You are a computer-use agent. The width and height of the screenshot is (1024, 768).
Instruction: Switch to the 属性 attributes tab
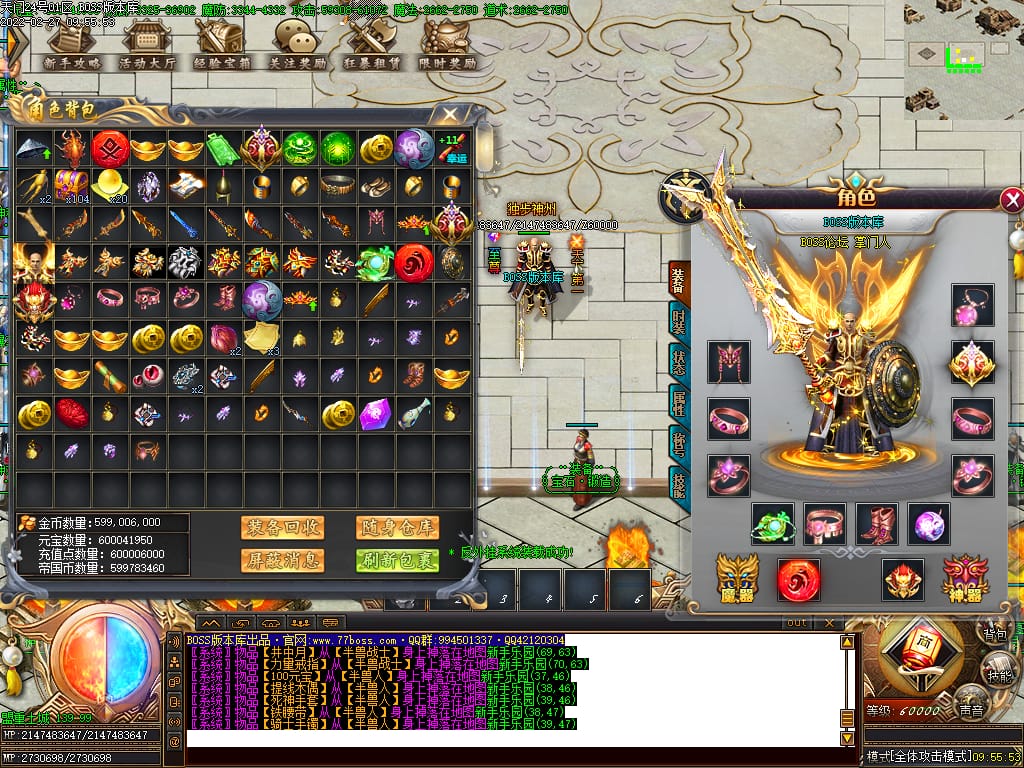point(678,403)
